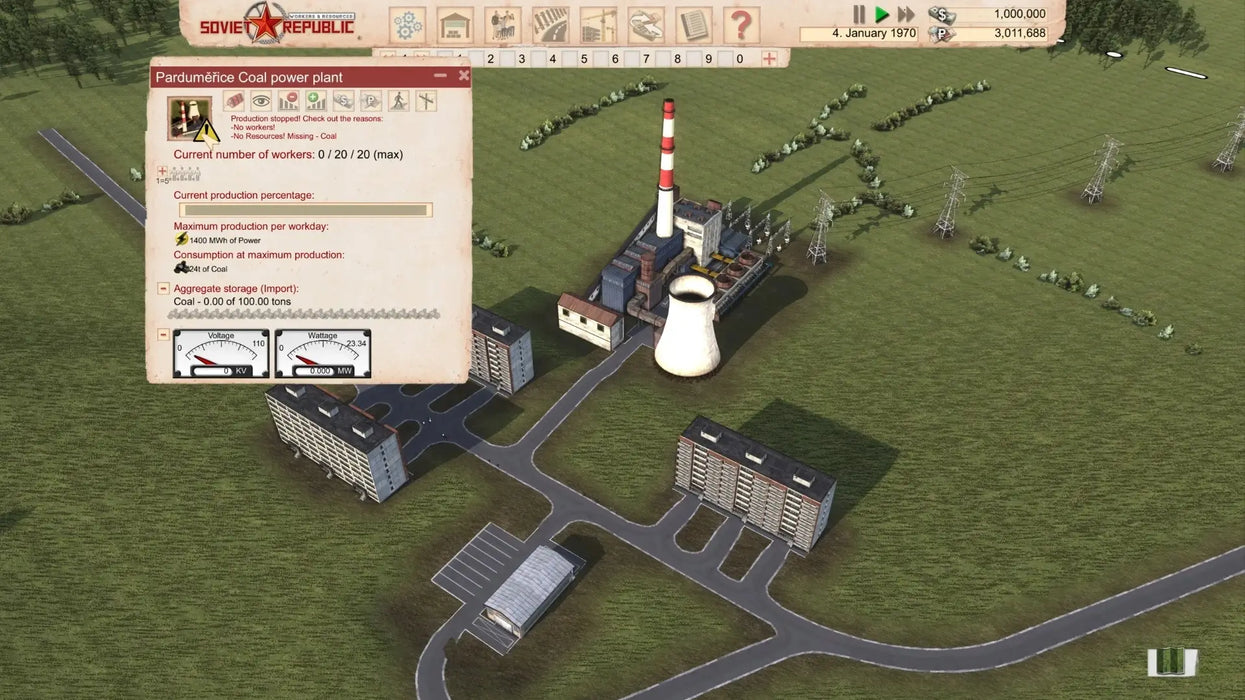Open the citizens people menu
Screen dimensions: 1245x700
click(503, 25)
